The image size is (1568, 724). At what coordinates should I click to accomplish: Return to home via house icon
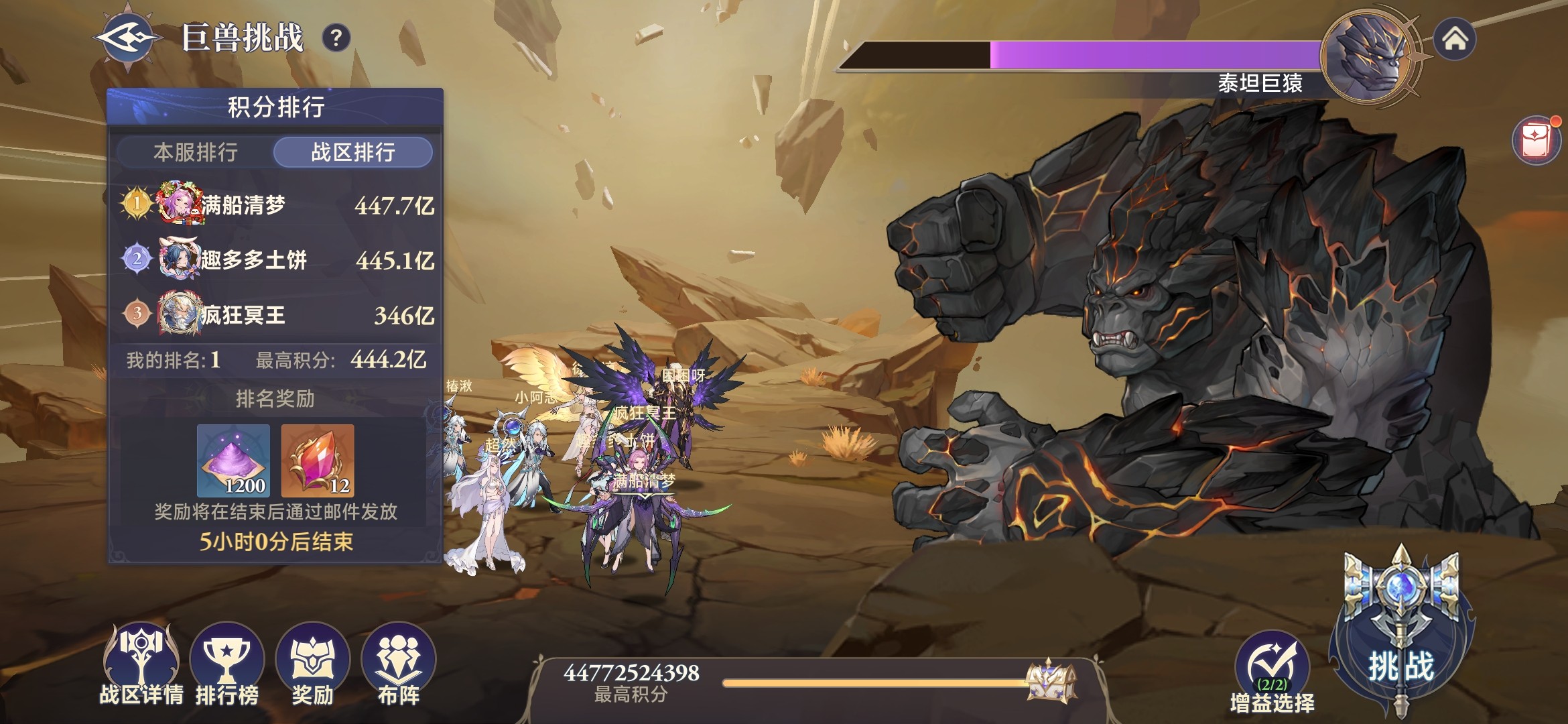click(x=1454, y=40)
